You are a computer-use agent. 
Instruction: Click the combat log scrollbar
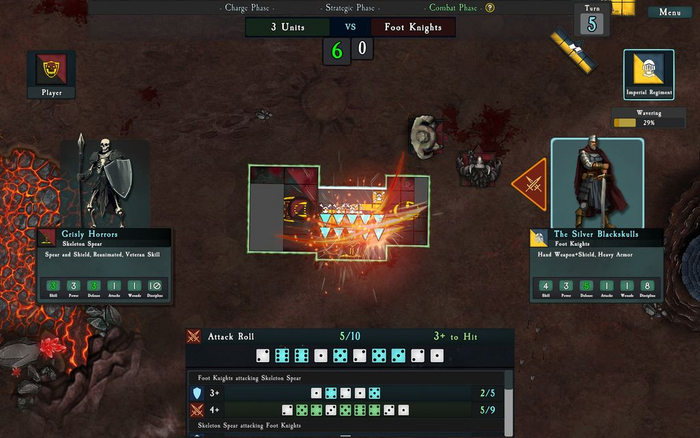tap(508, 398)
